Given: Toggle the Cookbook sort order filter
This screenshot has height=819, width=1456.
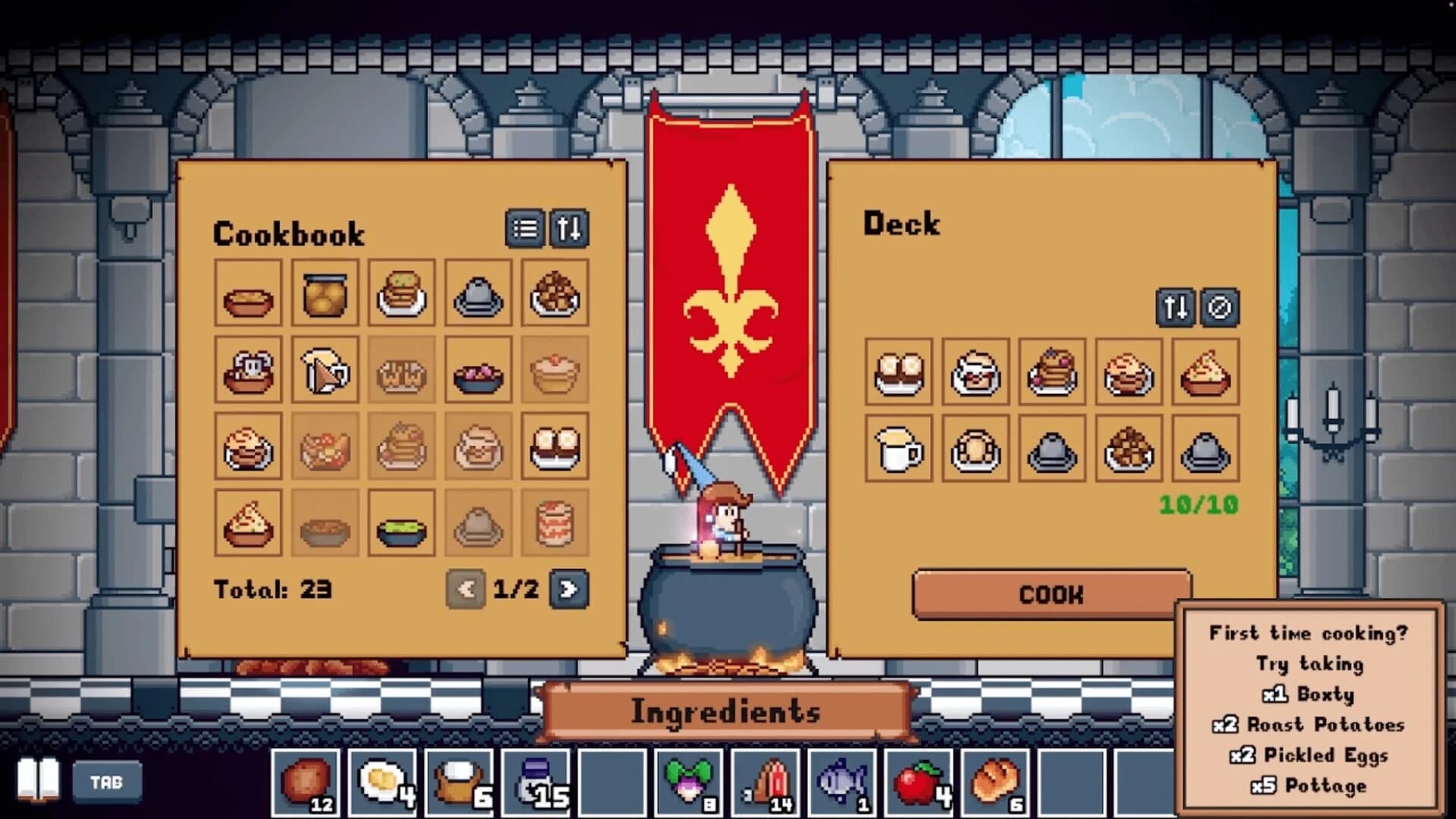Looking at the screenshot, I should pyautogui.click(x=570, y=230).
